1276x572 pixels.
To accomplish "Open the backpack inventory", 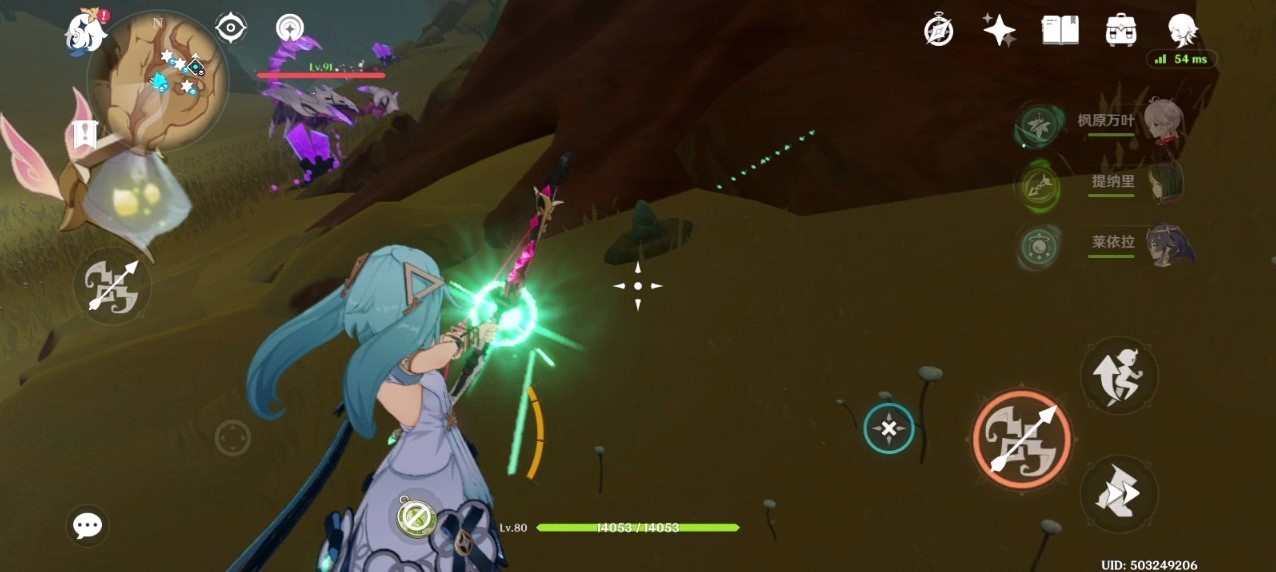I will [x=1121, y=30].
